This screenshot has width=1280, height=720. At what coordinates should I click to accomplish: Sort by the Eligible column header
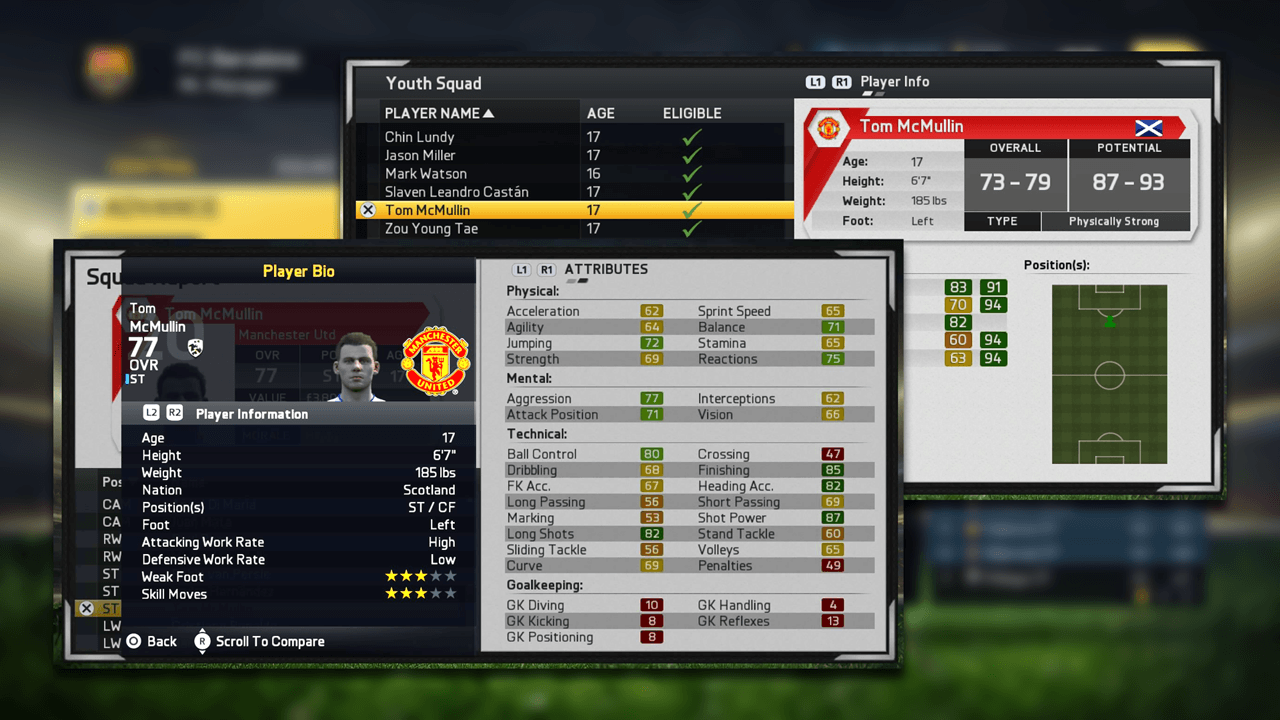pyautogui.click(x=692, y=113)
